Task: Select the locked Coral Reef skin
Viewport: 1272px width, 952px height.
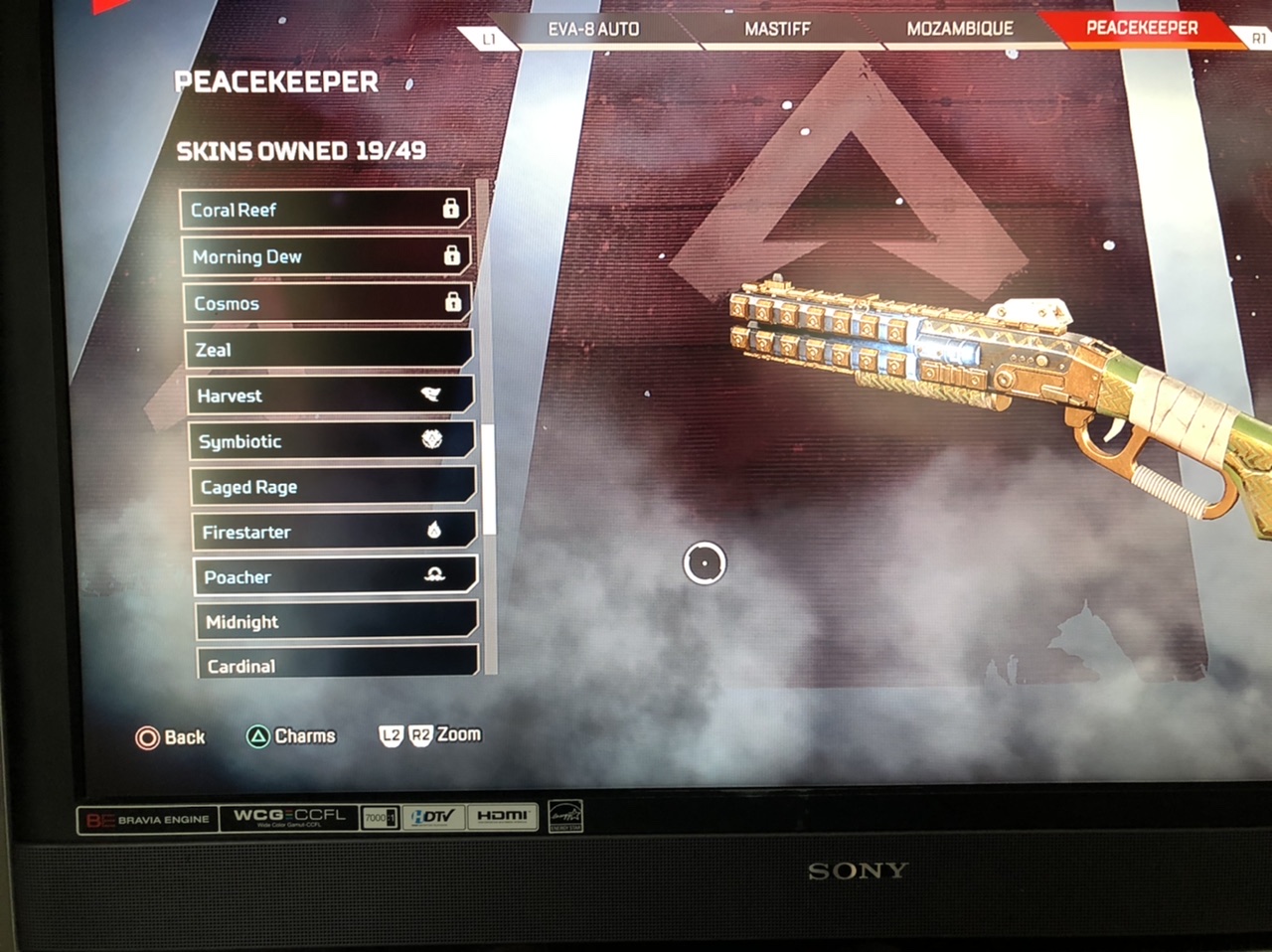Action: tap(324, 210)
